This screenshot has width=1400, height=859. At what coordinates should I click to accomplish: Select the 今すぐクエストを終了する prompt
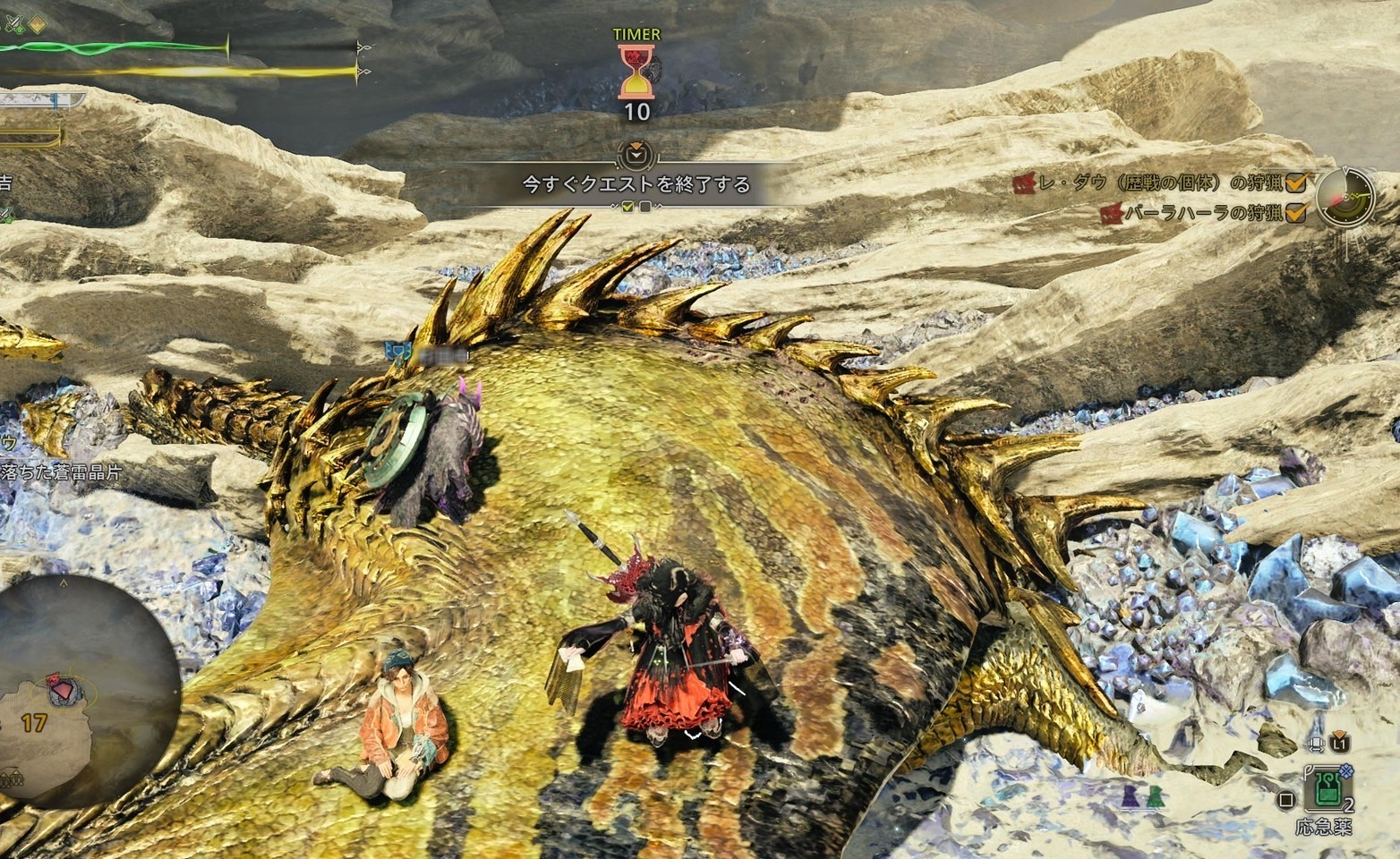[x=636, y=184]
